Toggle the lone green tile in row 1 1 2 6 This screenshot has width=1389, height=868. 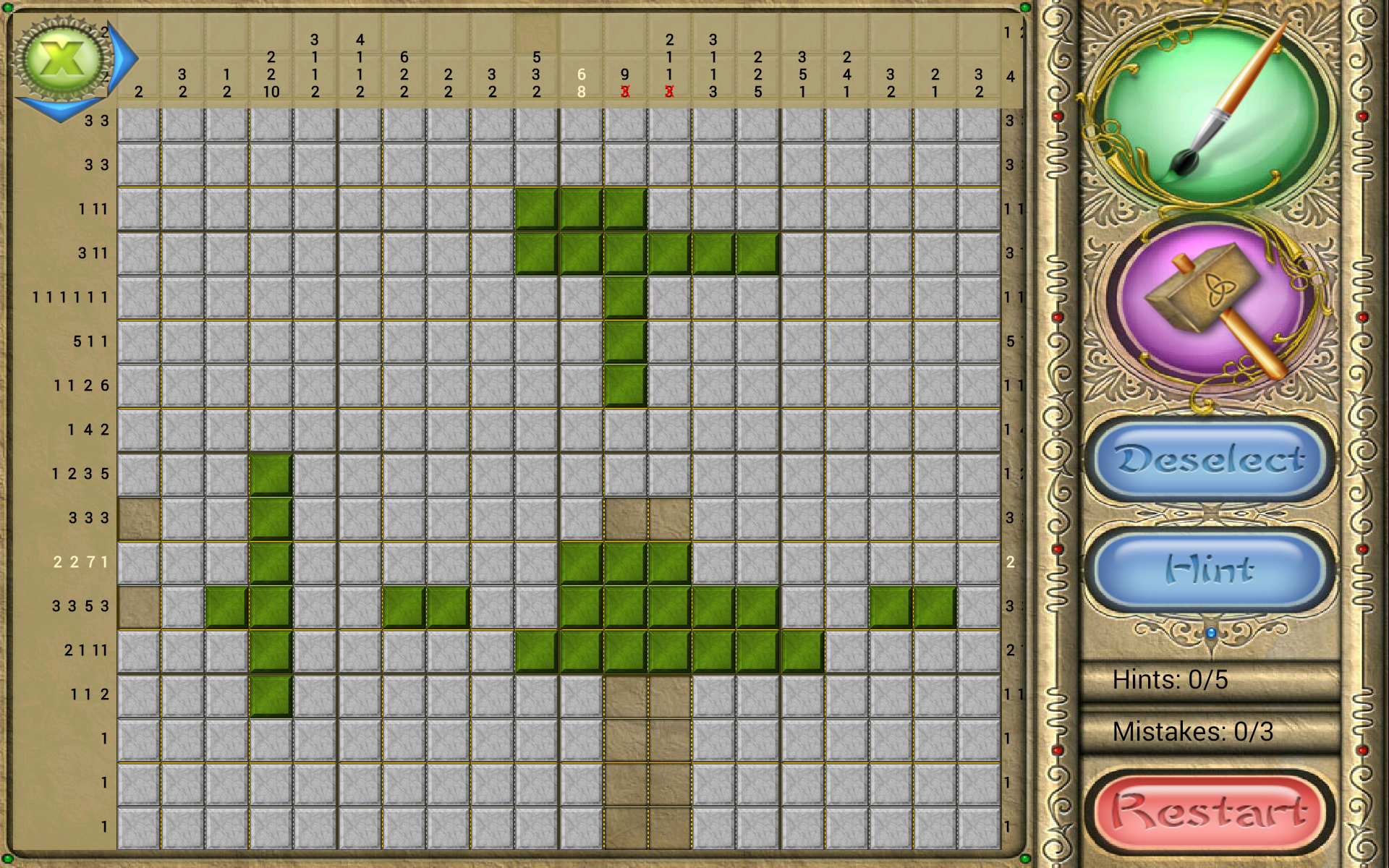[624, 386]
